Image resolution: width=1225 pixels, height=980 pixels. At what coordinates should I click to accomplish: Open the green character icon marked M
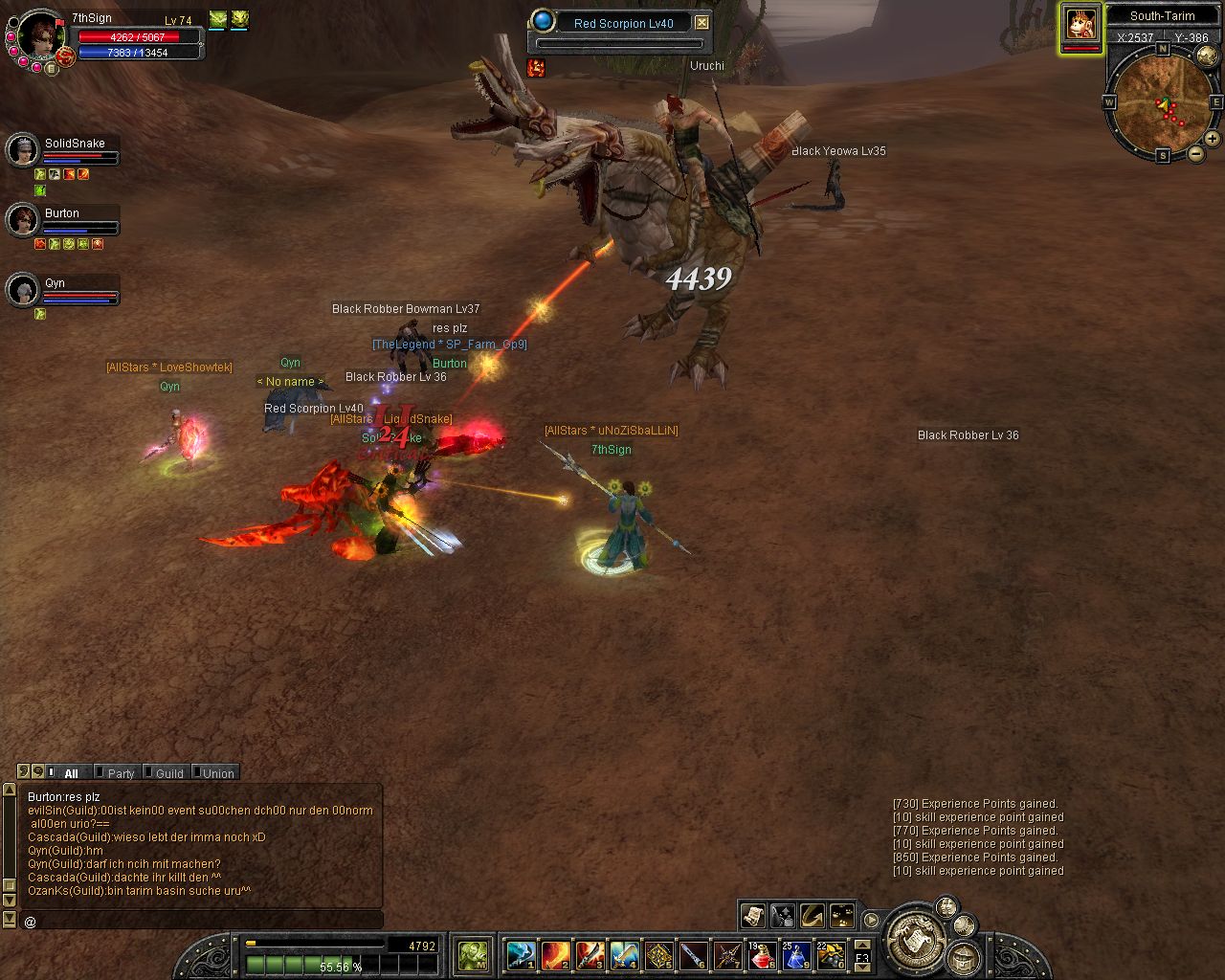click(474, 954)
